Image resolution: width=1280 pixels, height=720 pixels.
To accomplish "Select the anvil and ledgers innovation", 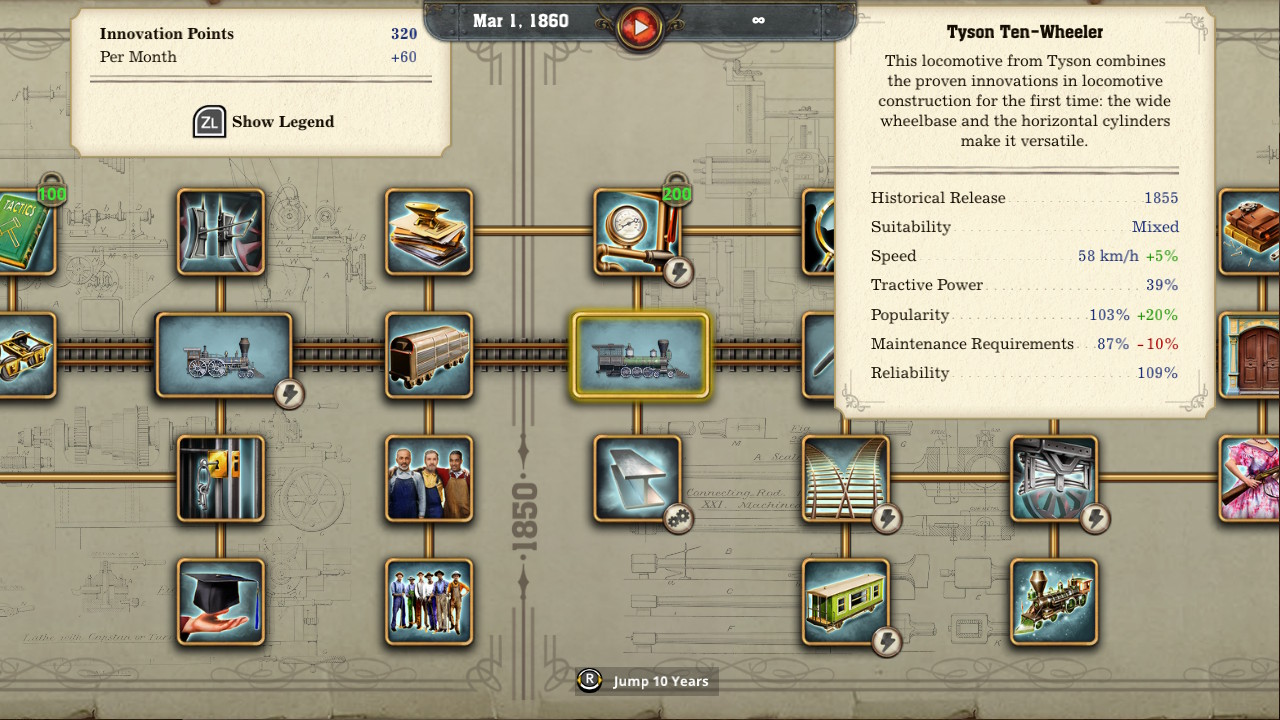I will (429, 232).
